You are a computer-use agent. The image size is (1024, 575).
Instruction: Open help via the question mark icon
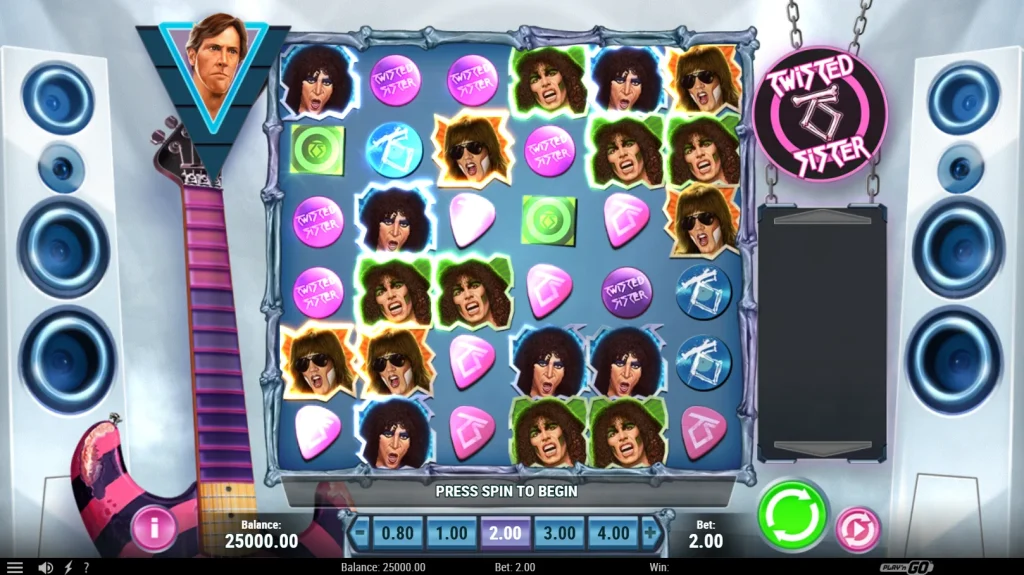tap(86, 567)
